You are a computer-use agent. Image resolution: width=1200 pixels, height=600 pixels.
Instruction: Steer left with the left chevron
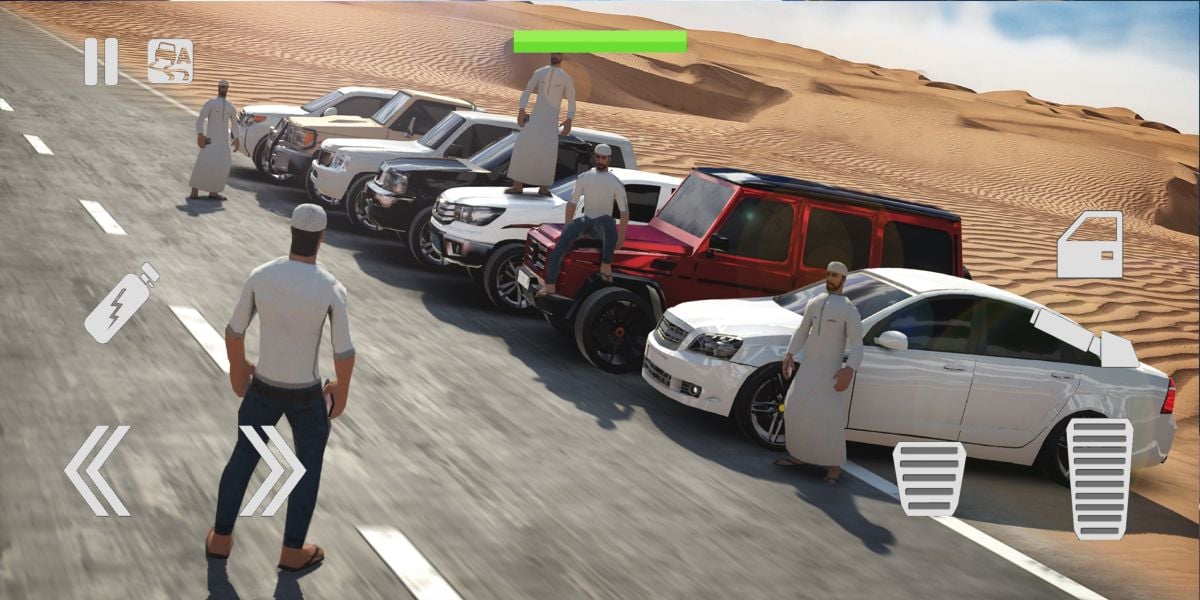(97, 471)
